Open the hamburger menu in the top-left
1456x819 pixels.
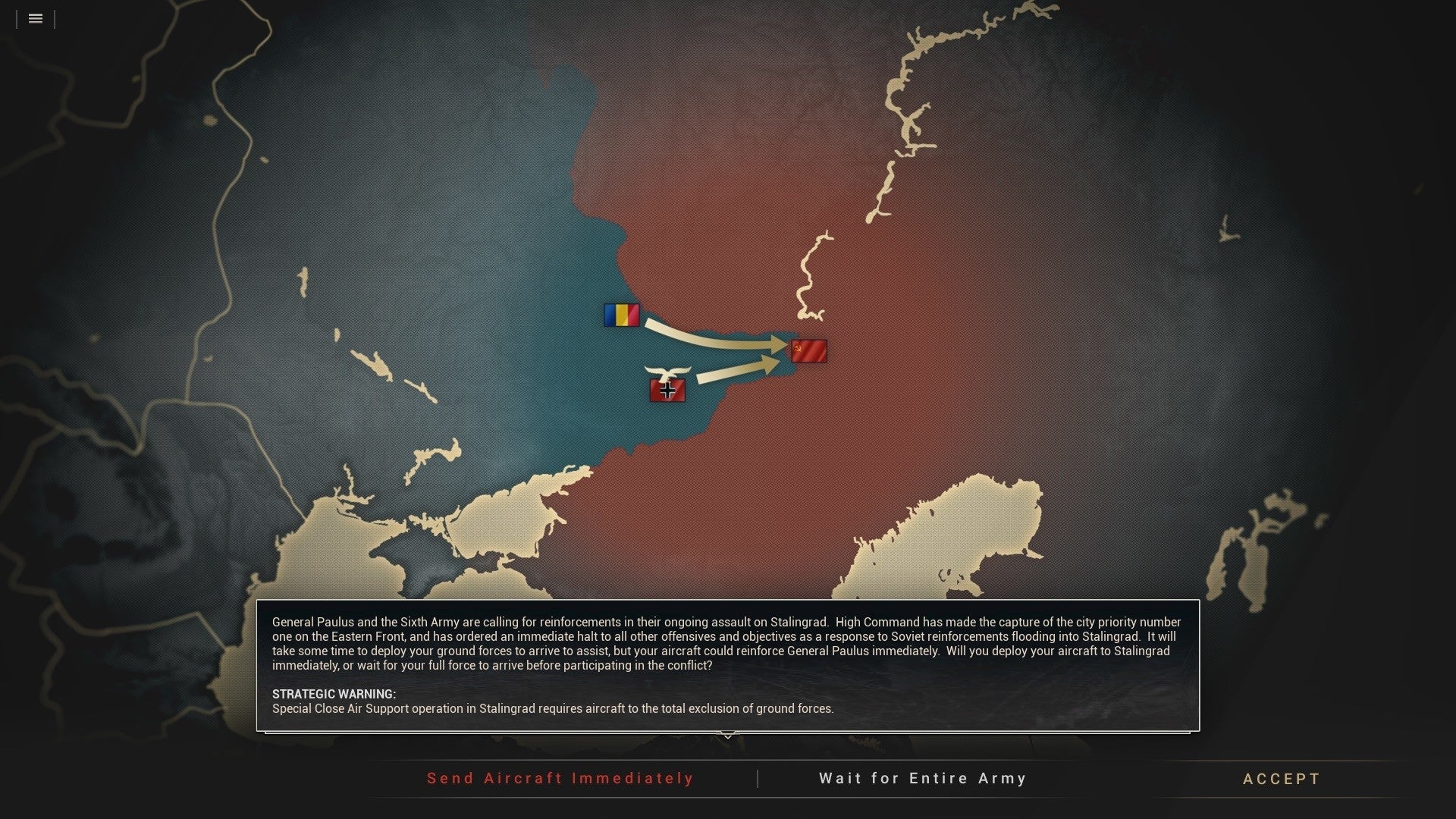coord(35,18)
